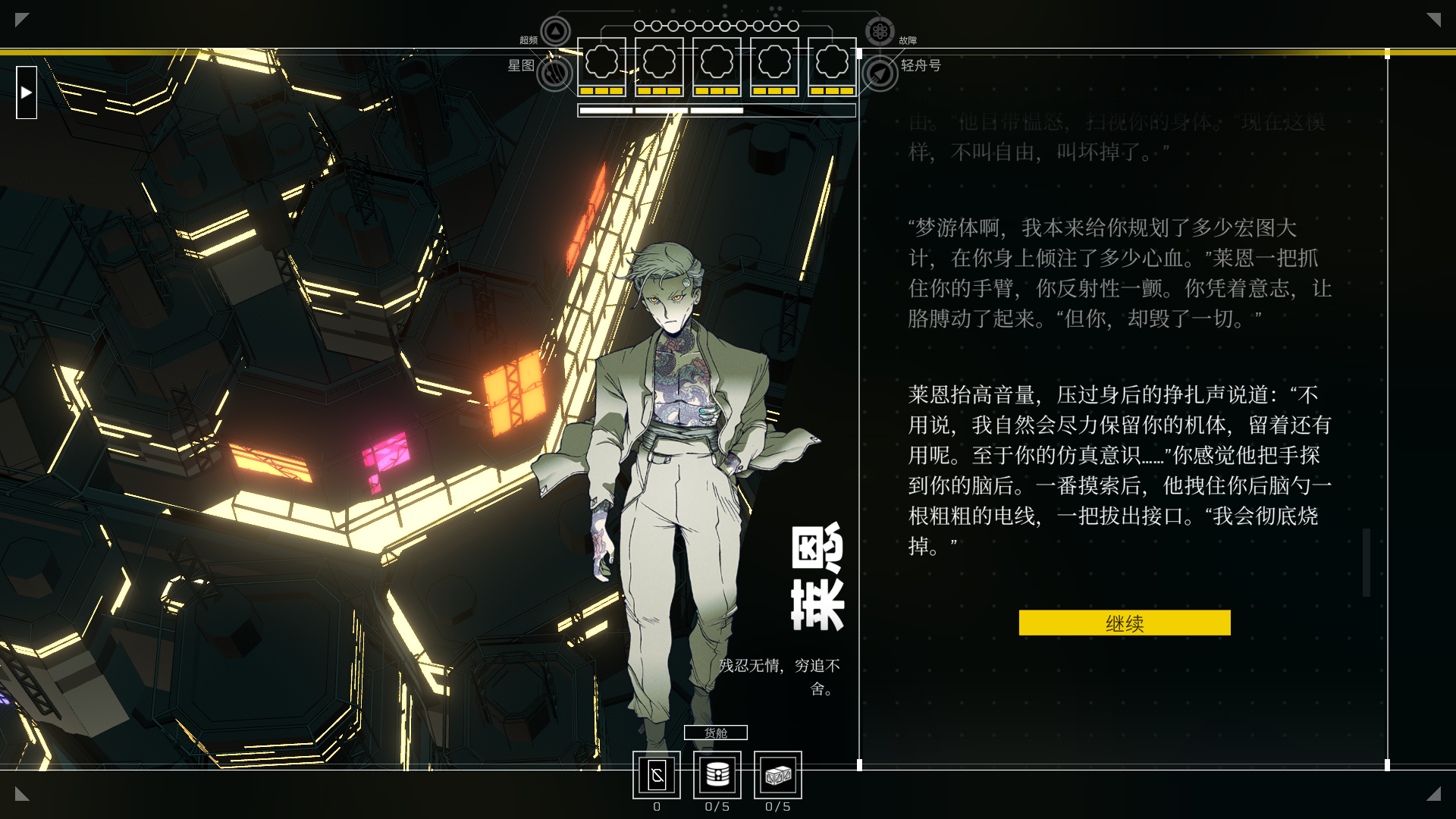Viewport: 1456px width, 819px height.
Task: Open the 货舱 cargo label
Action: pos(715,733)
